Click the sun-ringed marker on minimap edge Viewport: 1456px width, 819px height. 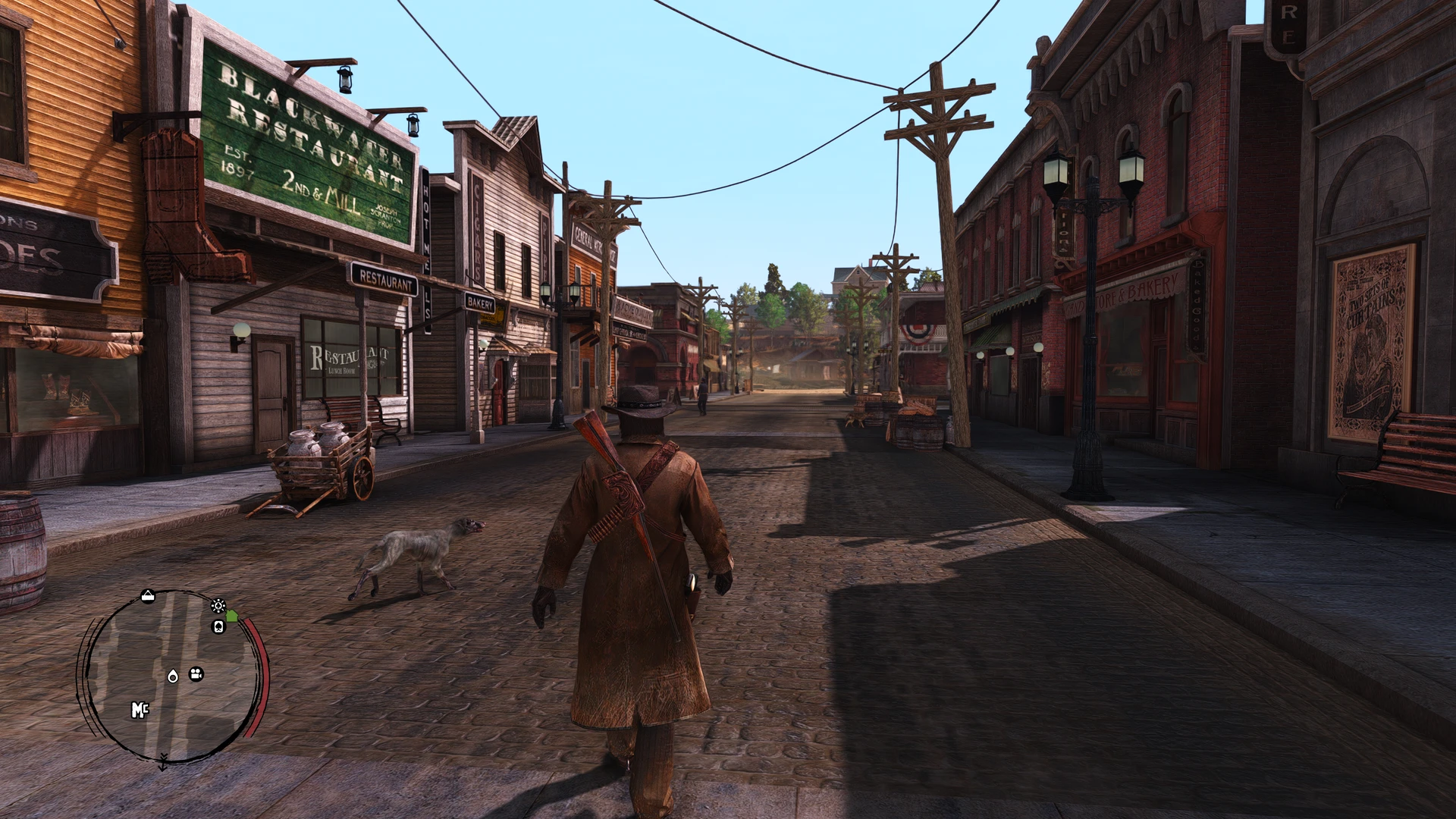218,605
